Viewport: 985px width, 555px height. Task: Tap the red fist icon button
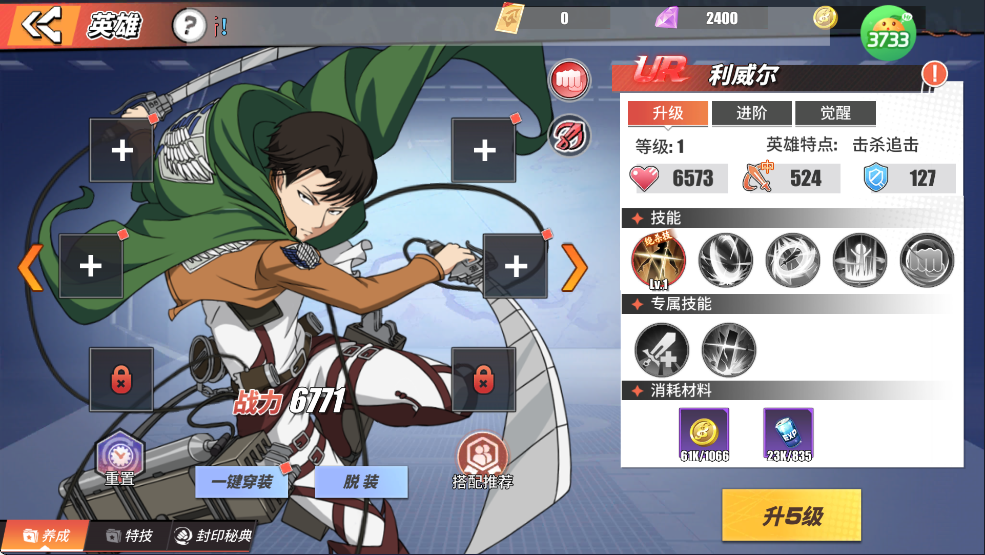click(570, 80)
